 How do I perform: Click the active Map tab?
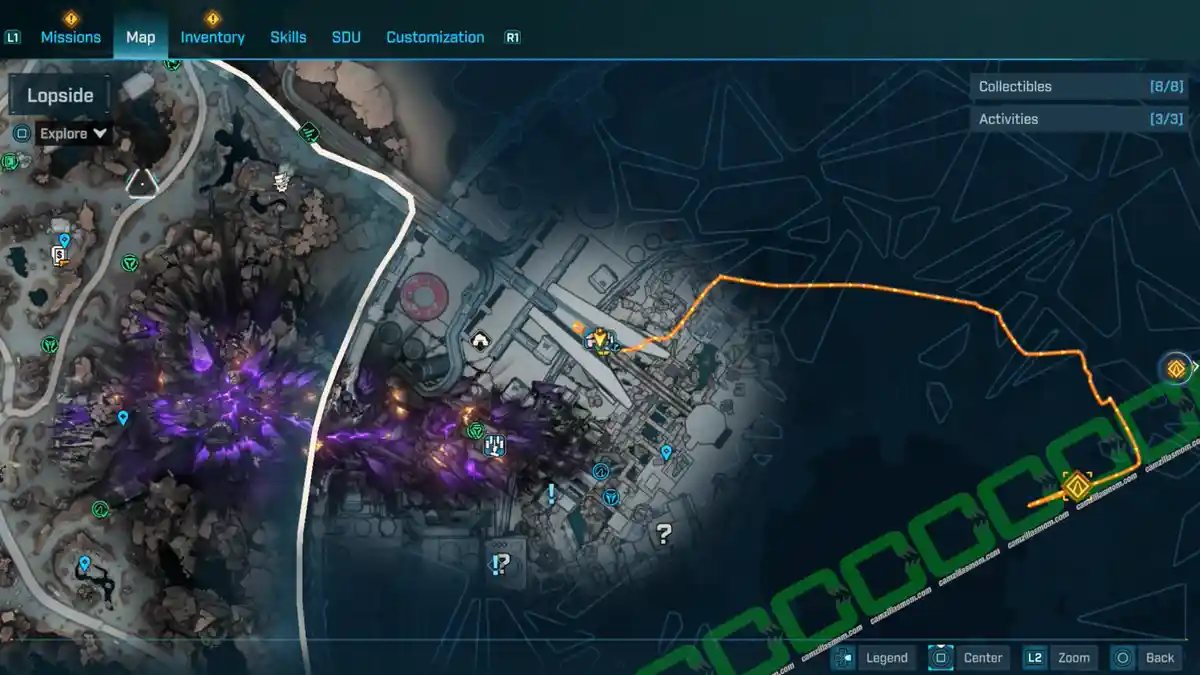[140, 37]
